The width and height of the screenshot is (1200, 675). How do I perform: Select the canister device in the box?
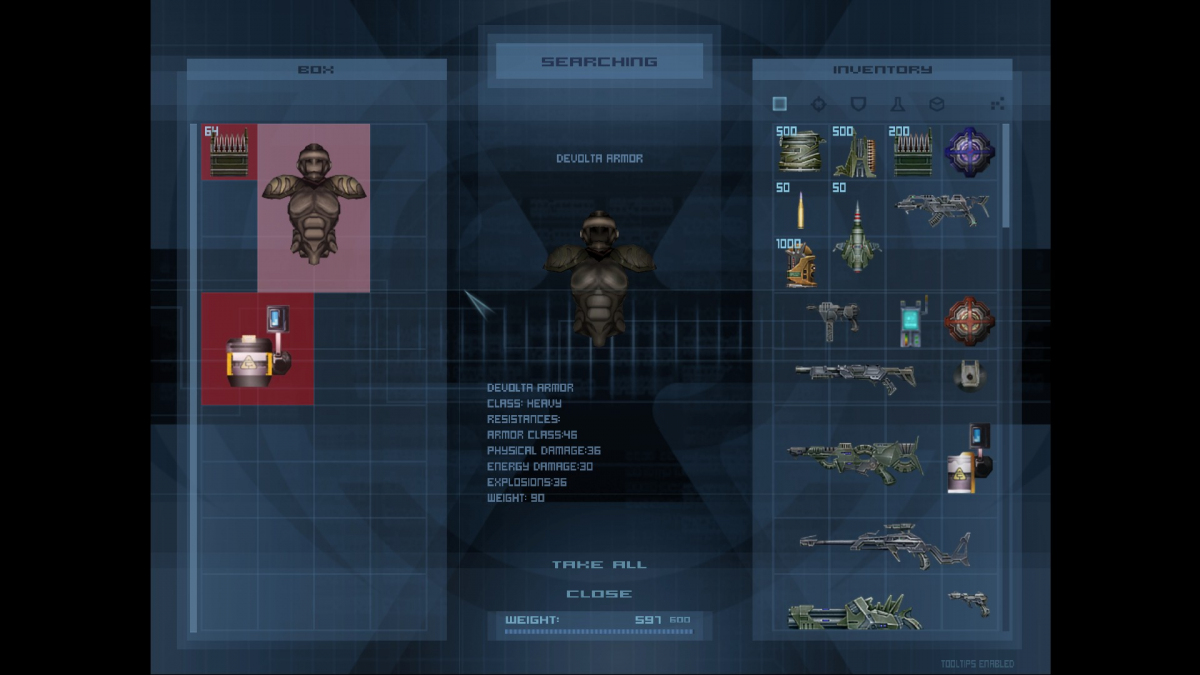[x=257, y=348]
